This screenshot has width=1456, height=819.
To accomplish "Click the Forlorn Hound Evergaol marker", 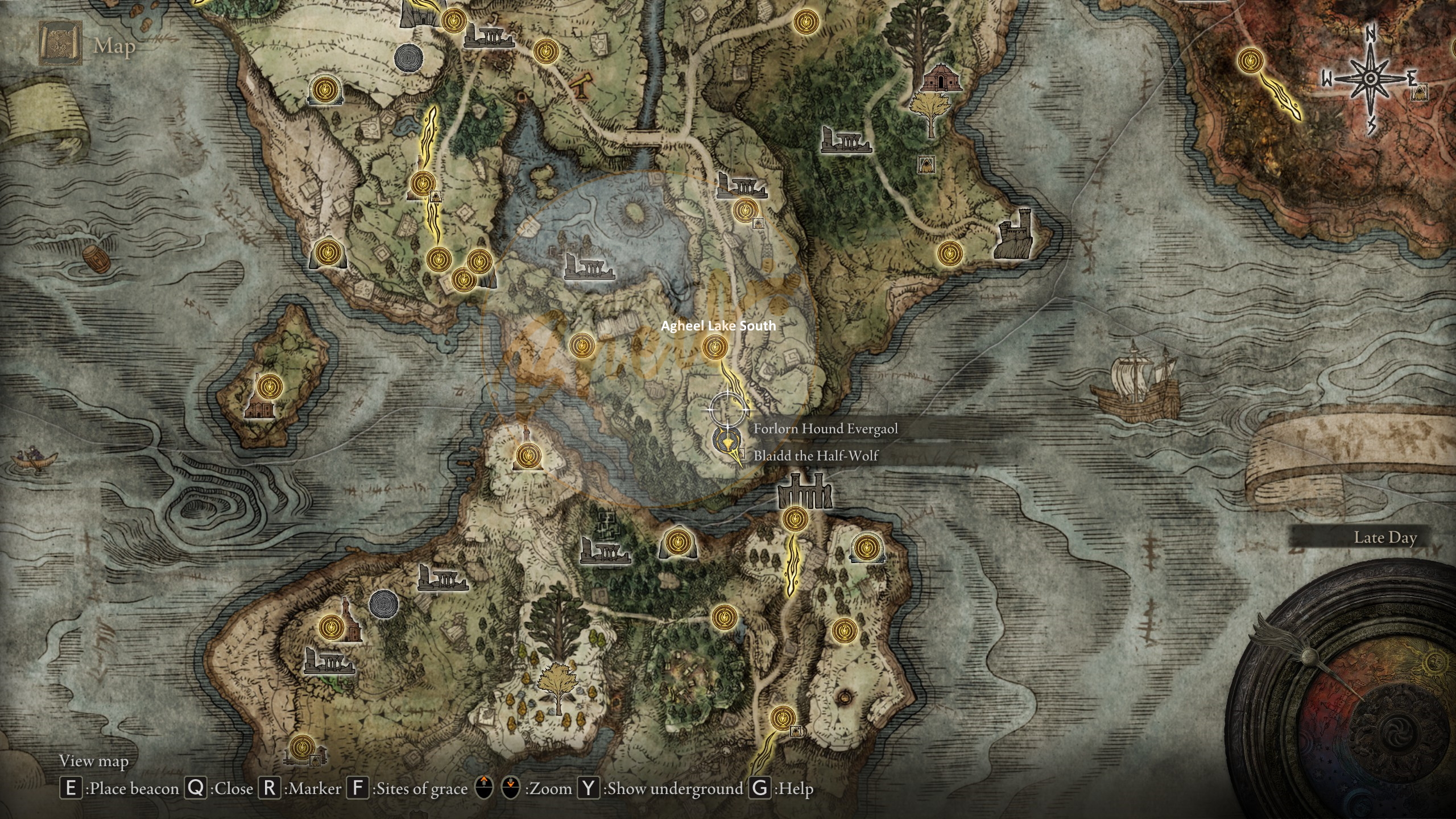I will tap(726, 440).
